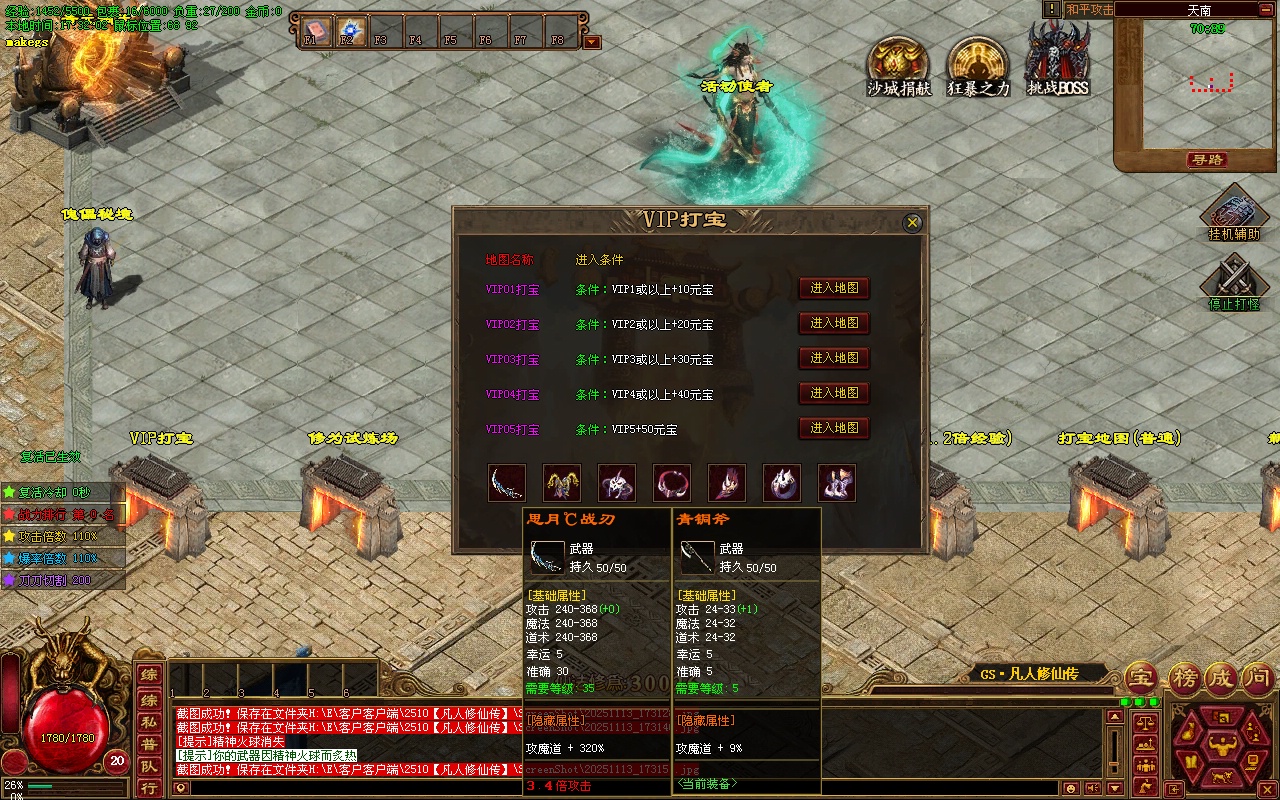
Task: Open the 宝 round button
Action: [1141, 678]
